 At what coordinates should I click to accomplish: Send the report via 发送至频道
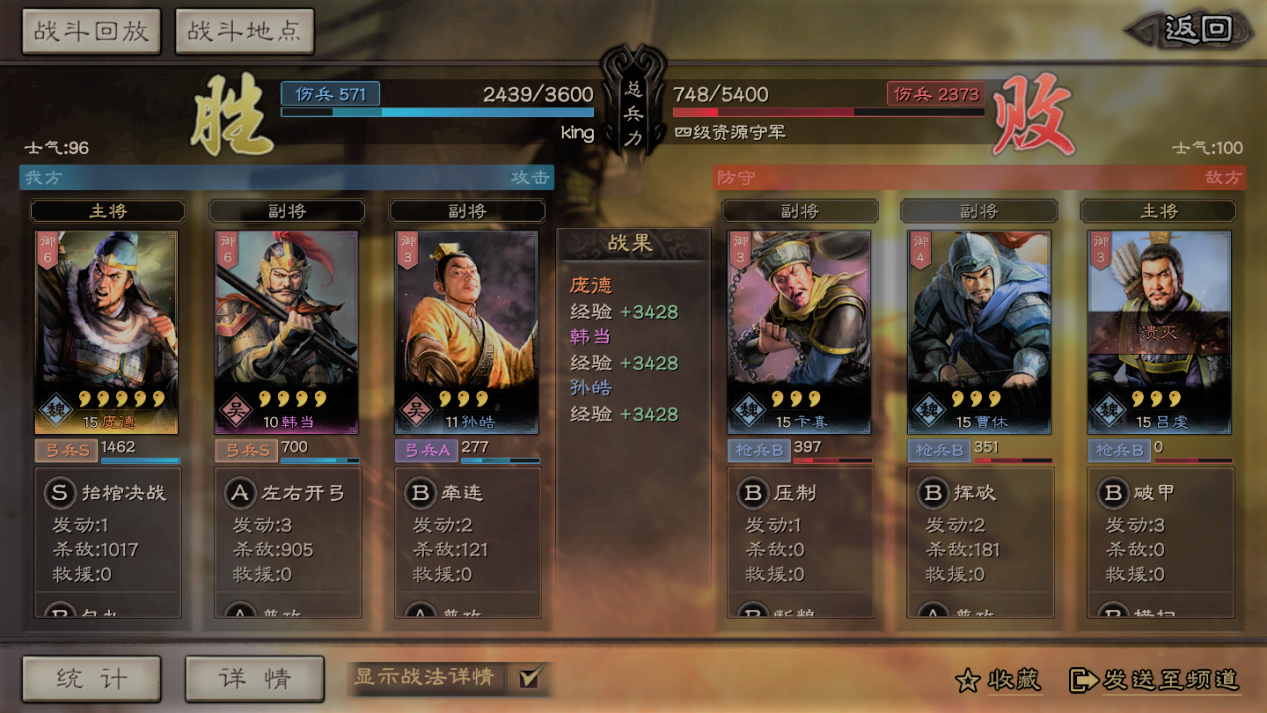point(1154,681)
